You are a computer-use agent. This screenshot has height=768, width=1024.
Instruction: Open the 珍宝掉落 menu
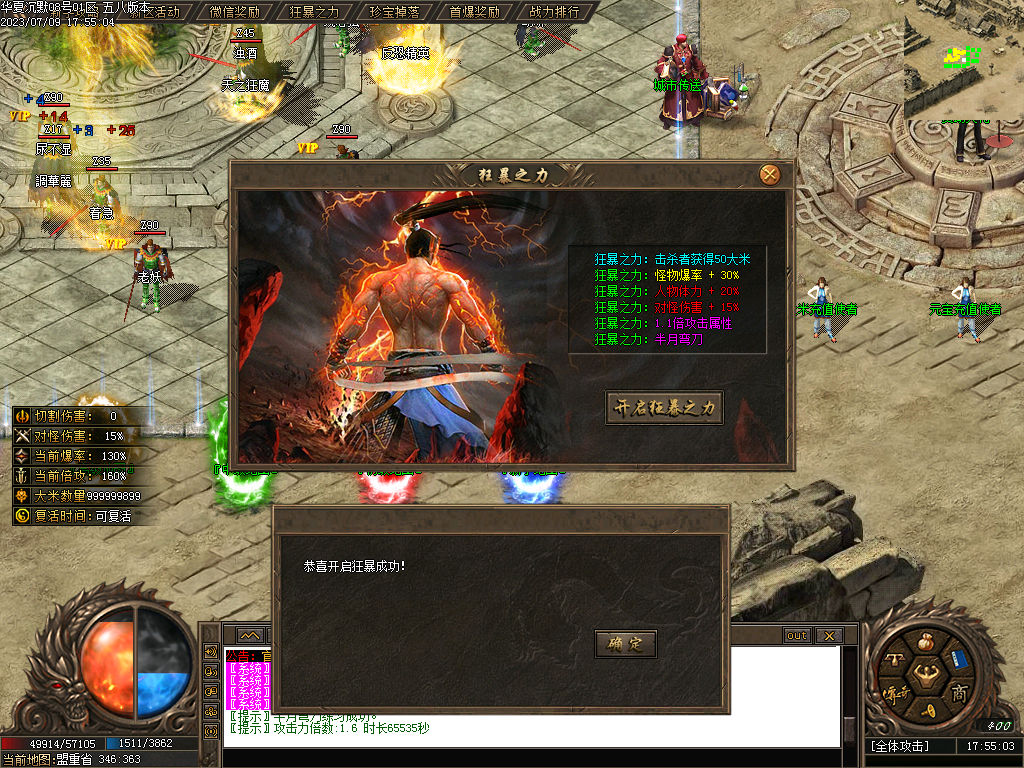pos(394,12)
